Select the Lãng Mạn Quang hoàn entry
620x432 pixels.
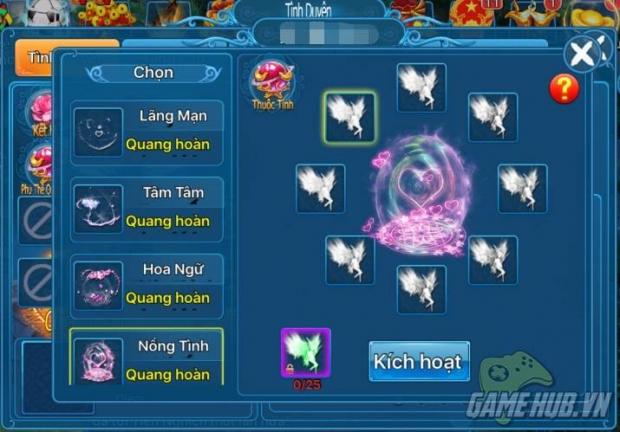click(x=147, y=131)
